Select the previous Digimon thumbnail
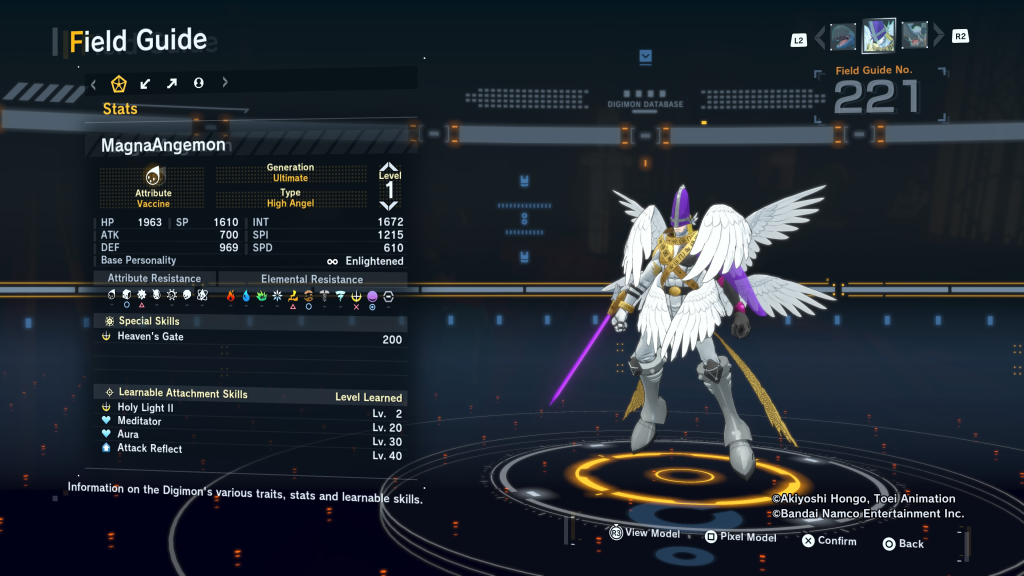This screenshot has width=1024, height=576. pyautogui.click(x=843, y=37)
